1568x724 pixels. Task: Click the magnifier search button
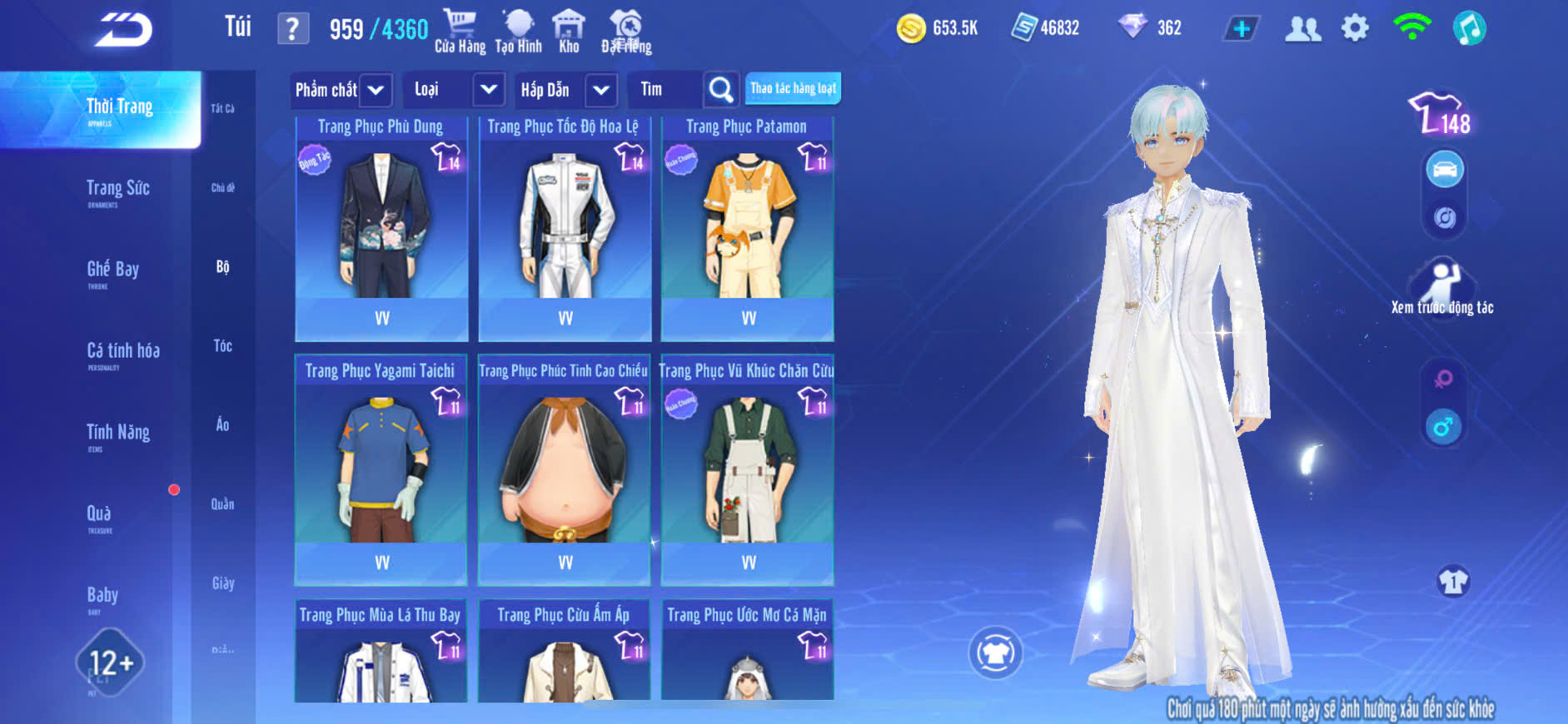(720, 90)
